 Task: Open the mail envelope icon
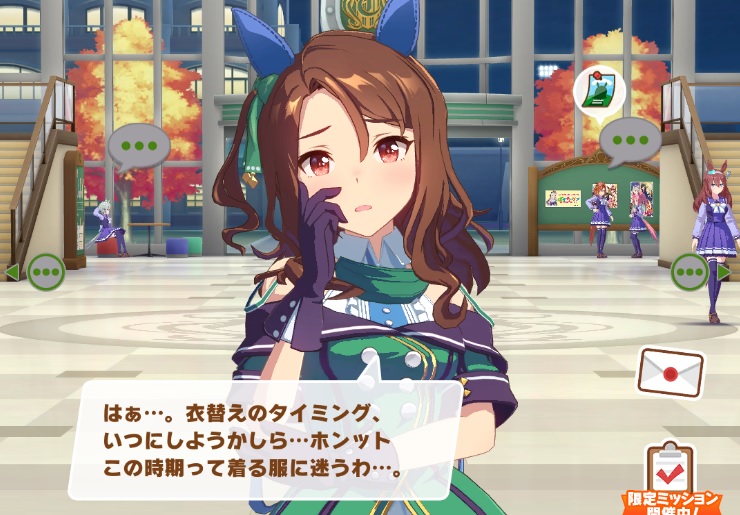pyautogui.click(x=670, y=372)
